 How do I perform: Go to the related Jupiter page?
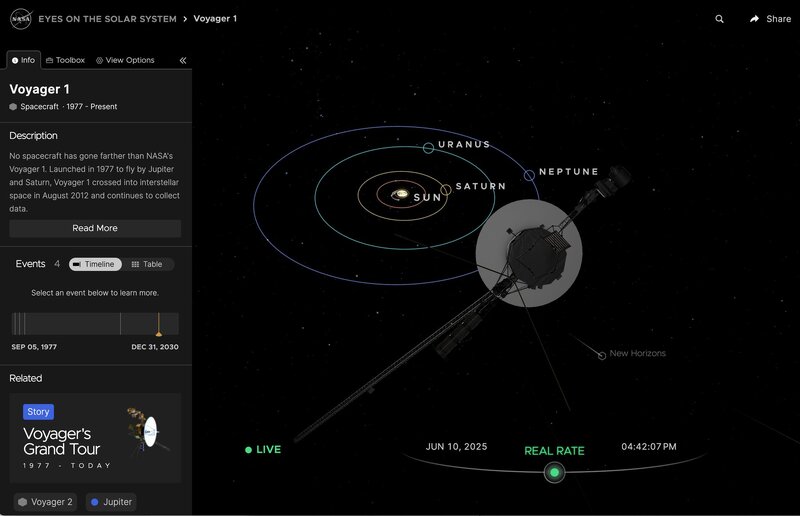coord(110,502)
